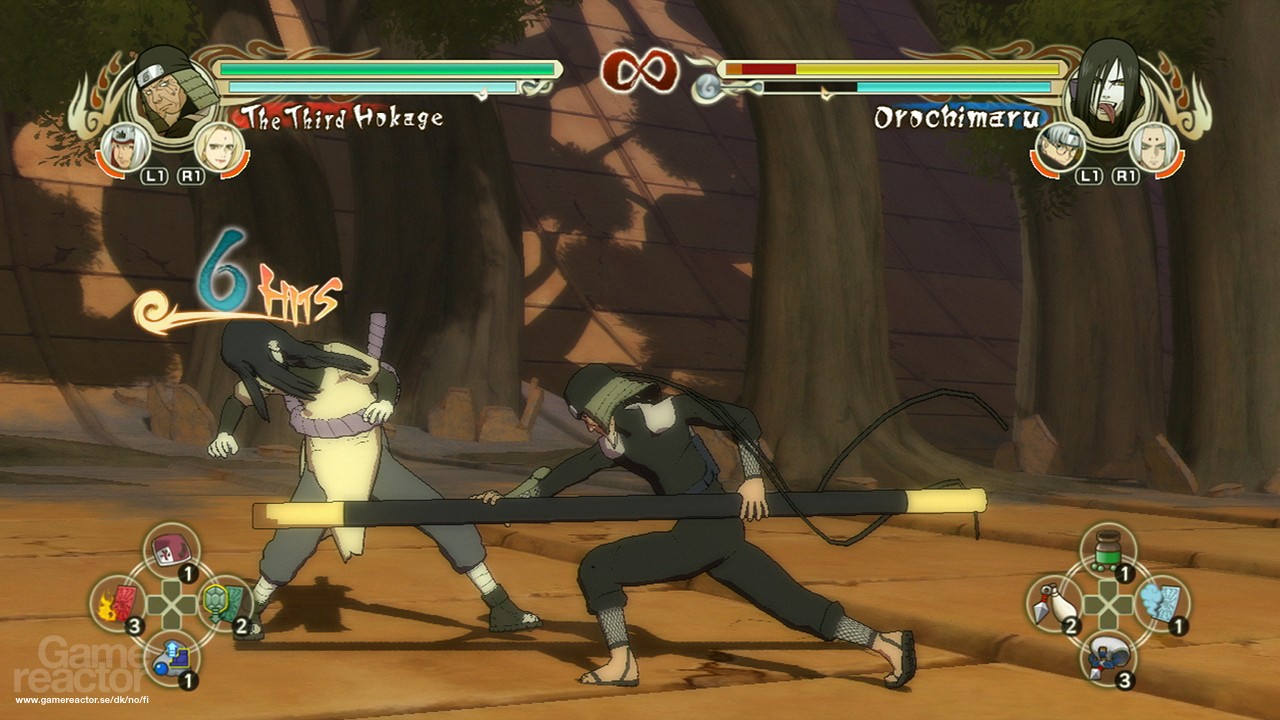Call the white-haired support on the left team
This screenshot has height=720, width=1280.
(123, 147)
